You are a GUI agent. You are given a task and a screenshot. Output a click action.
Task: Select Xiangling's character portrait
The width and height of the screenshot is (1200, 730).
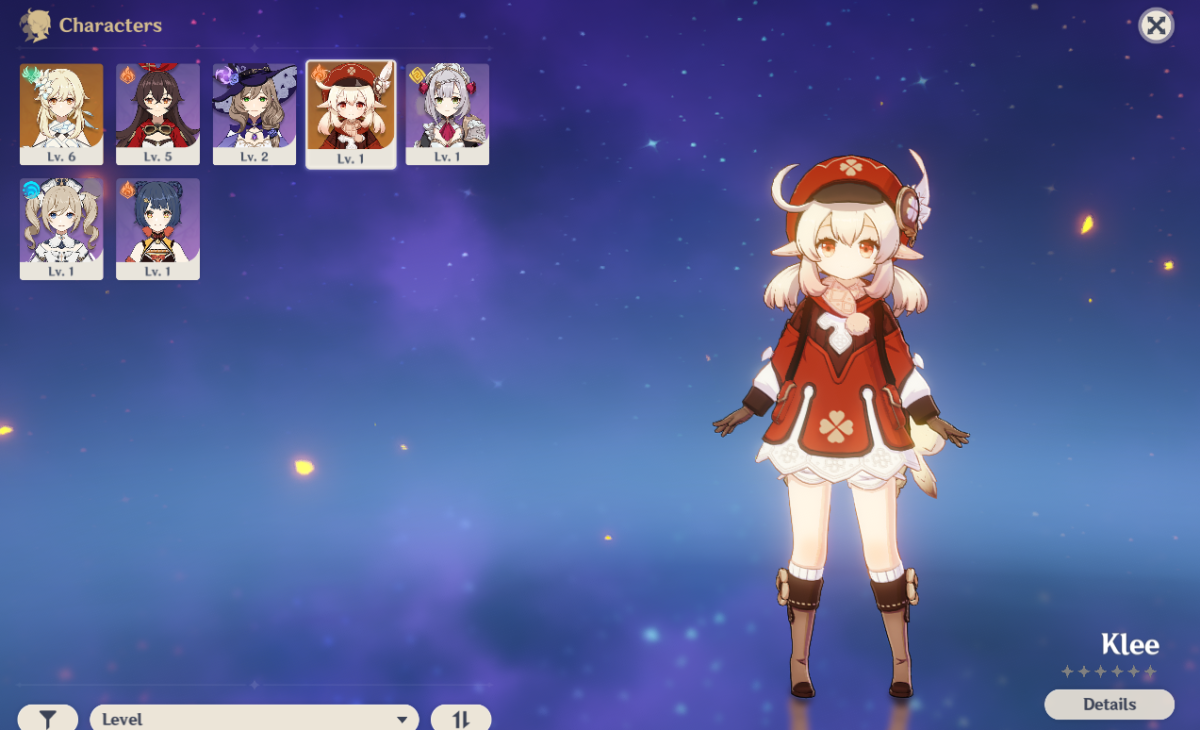(x=158, y=229)
